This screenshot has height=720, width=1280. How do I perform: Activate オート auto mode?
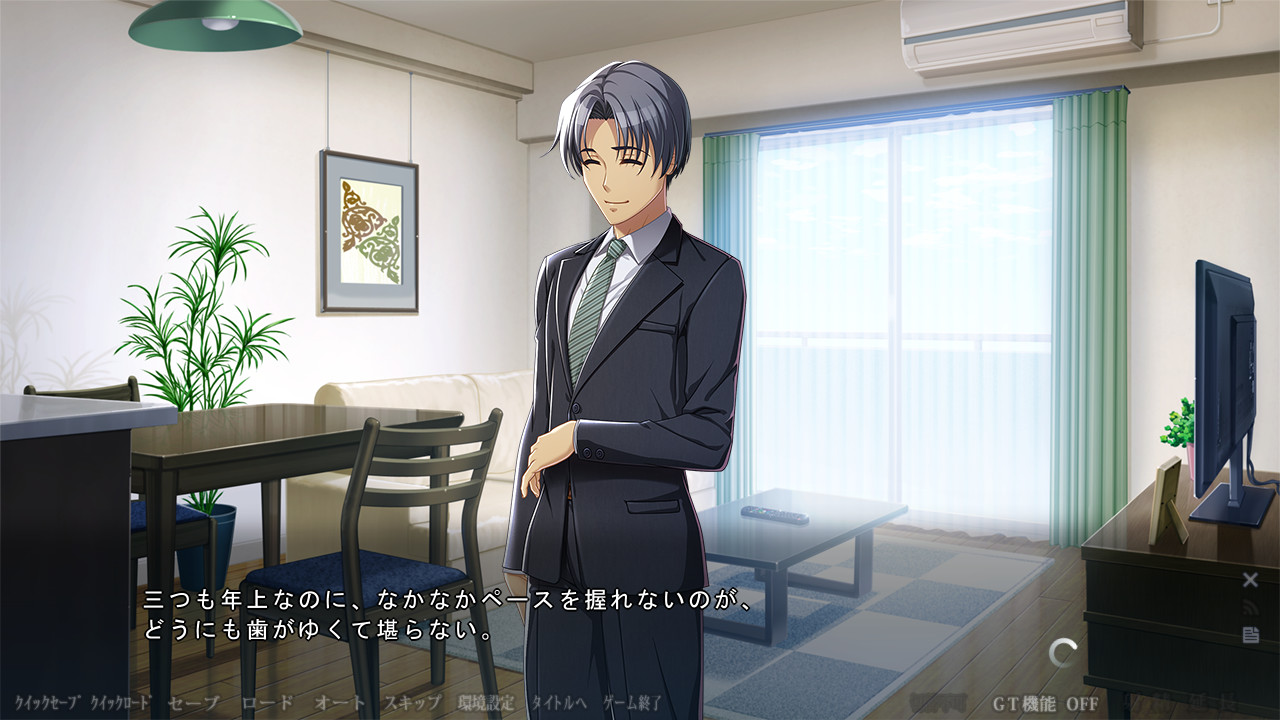pos(340,702)
